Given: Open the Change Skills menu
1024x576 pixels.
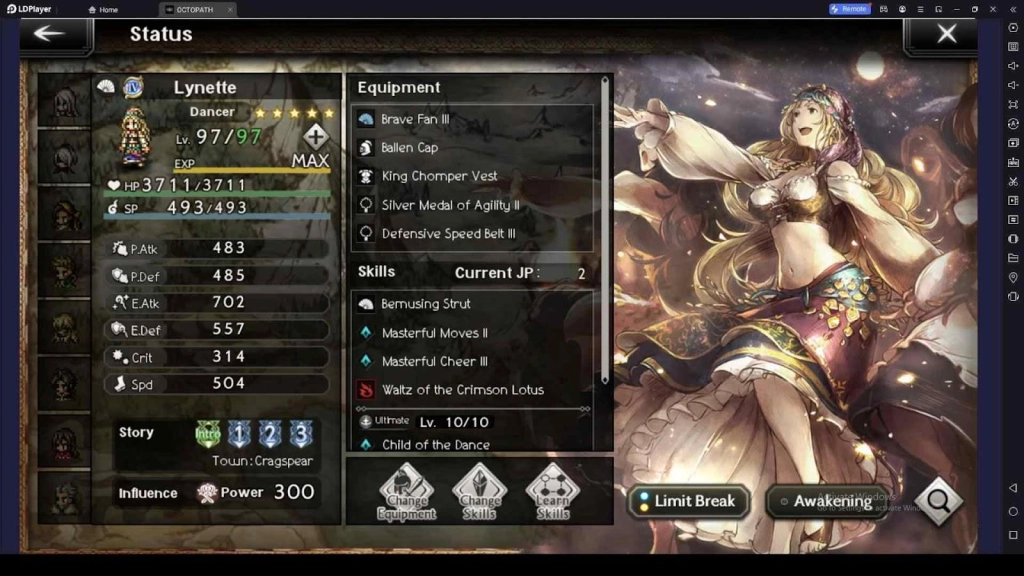Looking at the screenshot, I should [480, 491].
